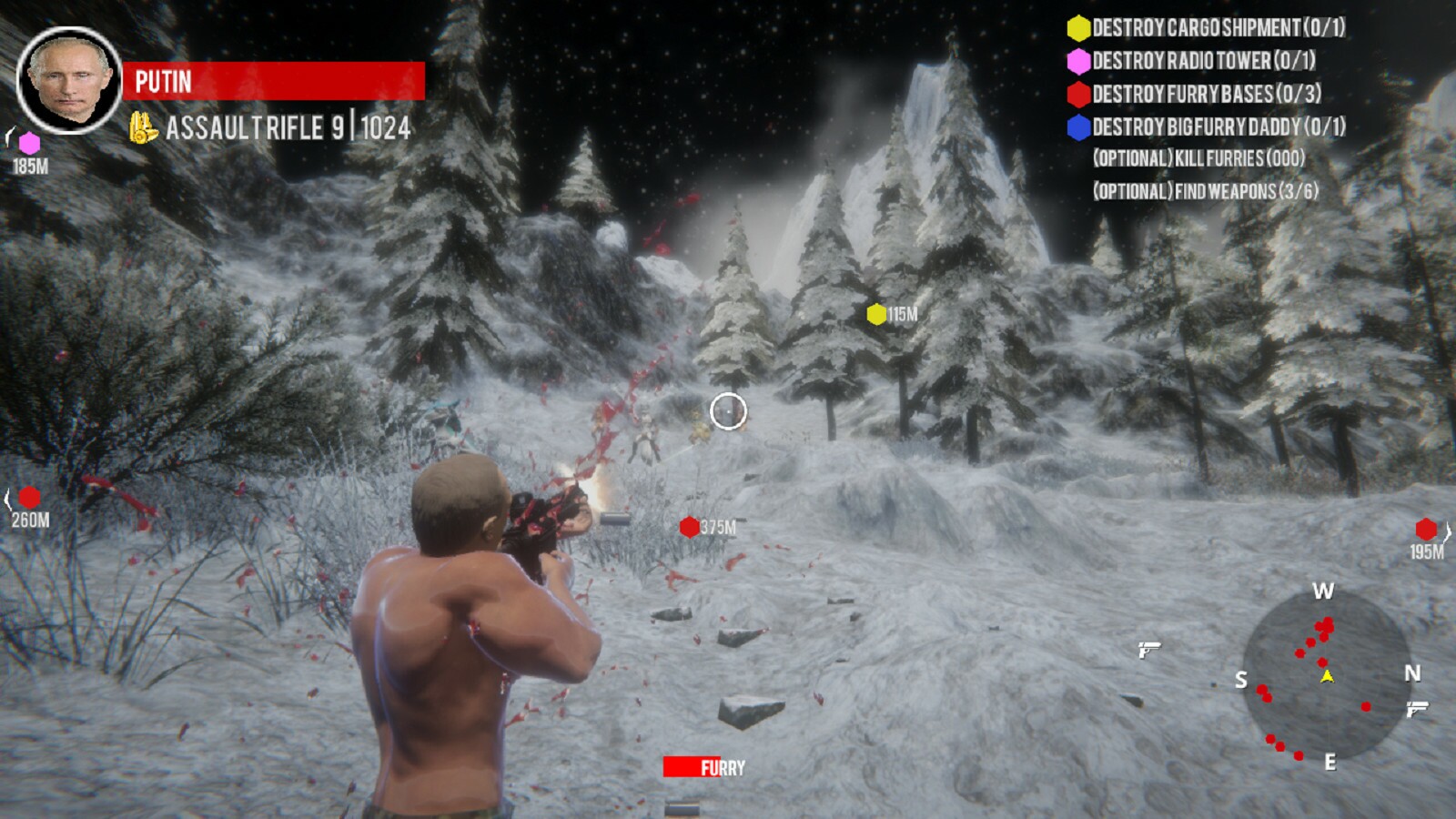Screen dimensions: 1456x819
Task: Select DESTROY CARGO SHIPMENT objective text
Action: pyautogui.click(x=1201, y=27)
